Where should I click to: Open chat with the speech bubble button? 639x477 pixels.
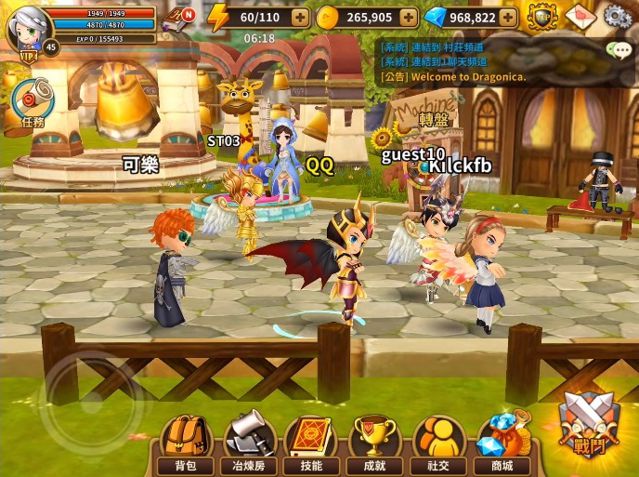(x=619, y=49)
